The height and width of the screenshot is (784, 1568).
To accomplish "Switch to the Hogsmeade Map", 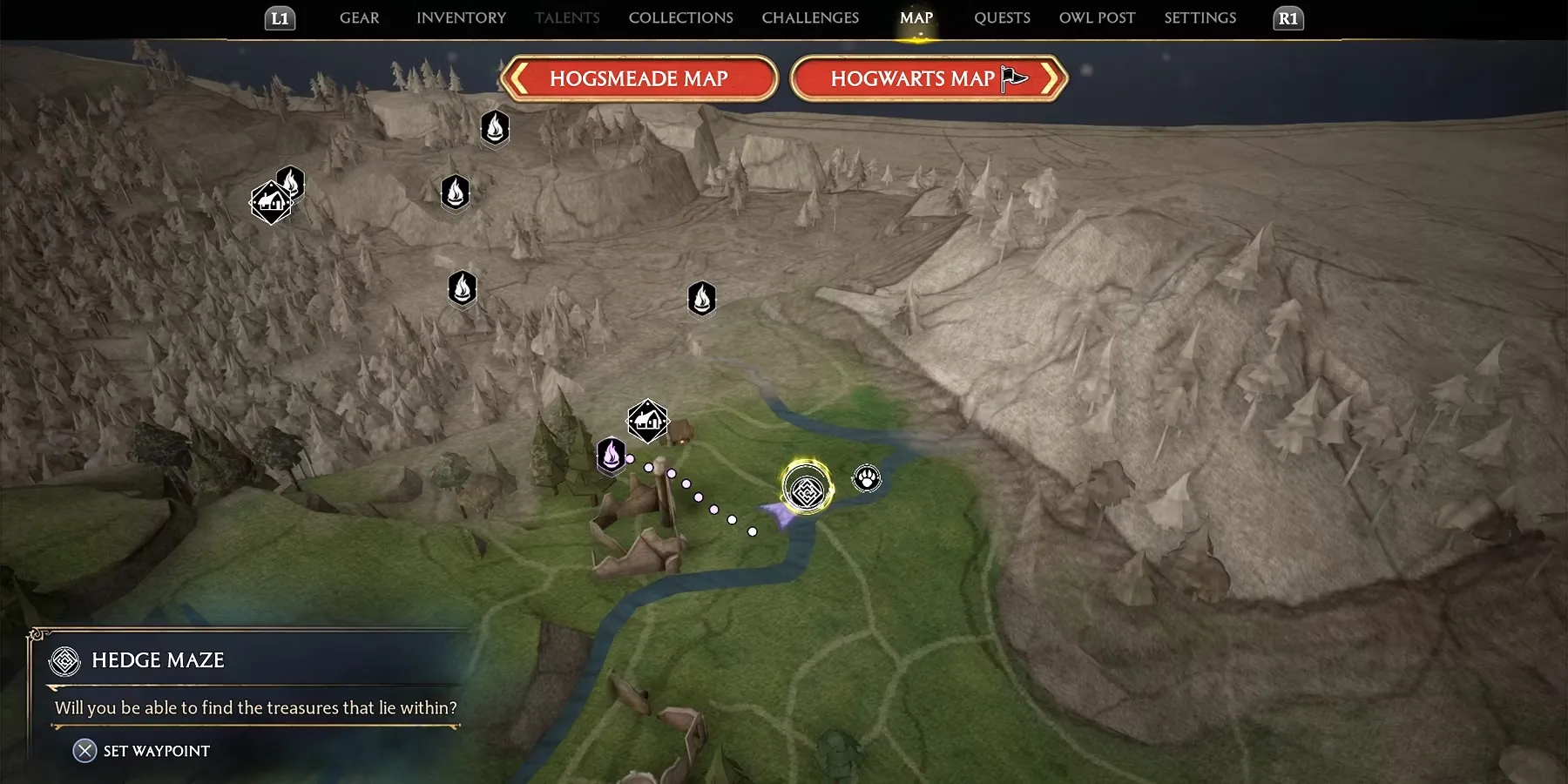I will point(639,79).
